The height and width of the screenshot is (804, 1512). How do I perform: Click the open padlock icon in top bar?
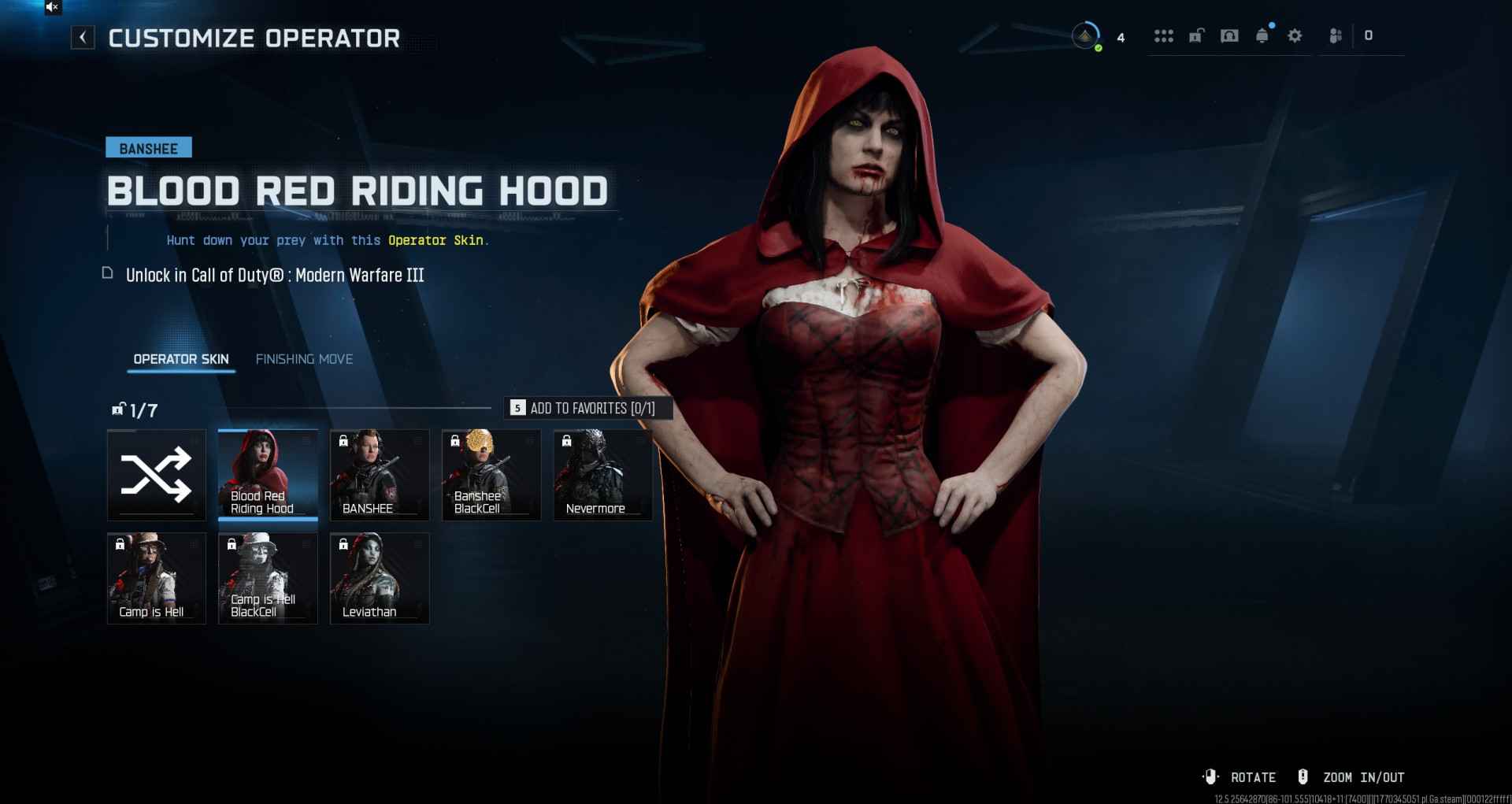[x=1196, y=35]
